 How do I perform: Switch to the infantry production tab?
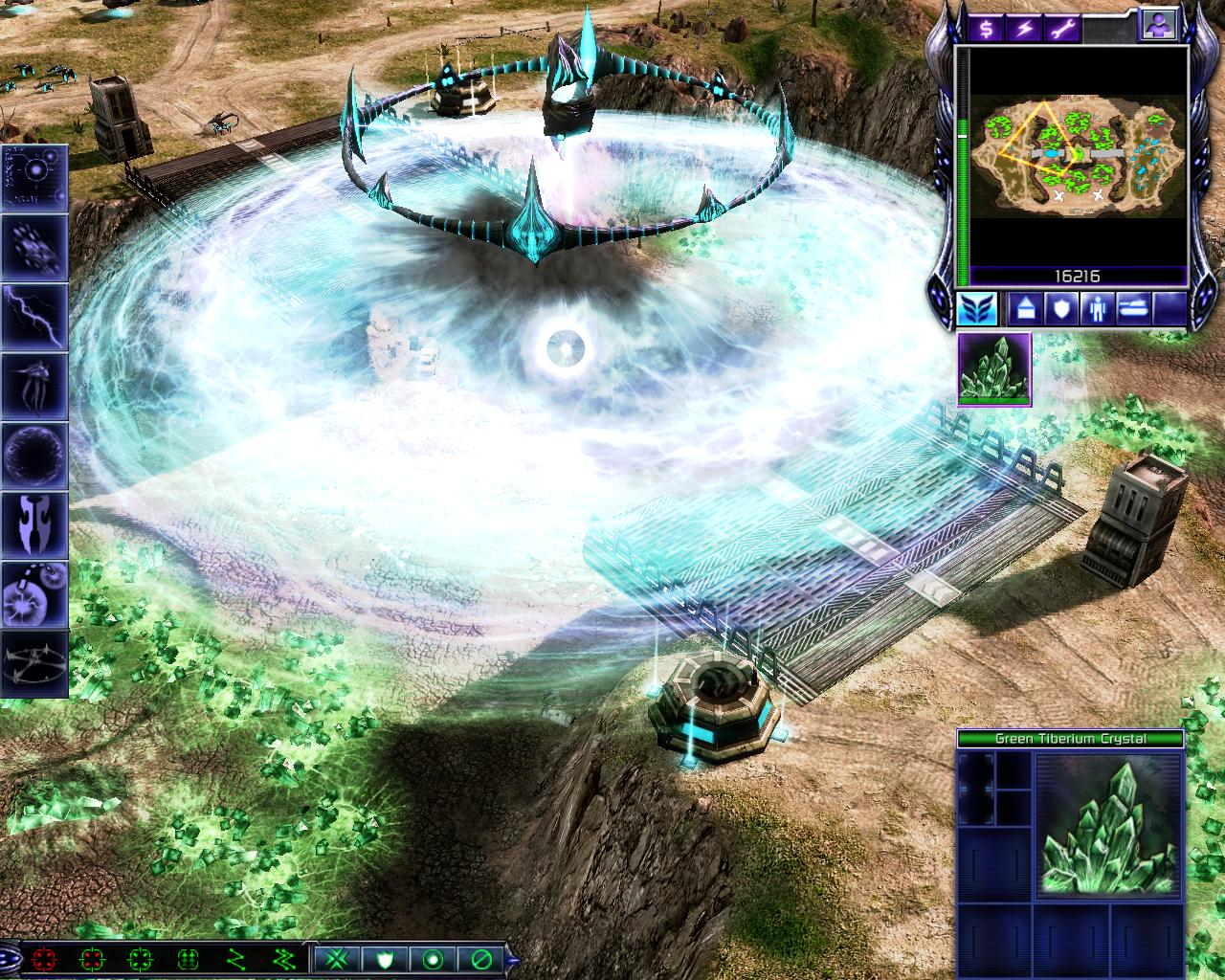pyautogui.click(x=1094, y=309)
